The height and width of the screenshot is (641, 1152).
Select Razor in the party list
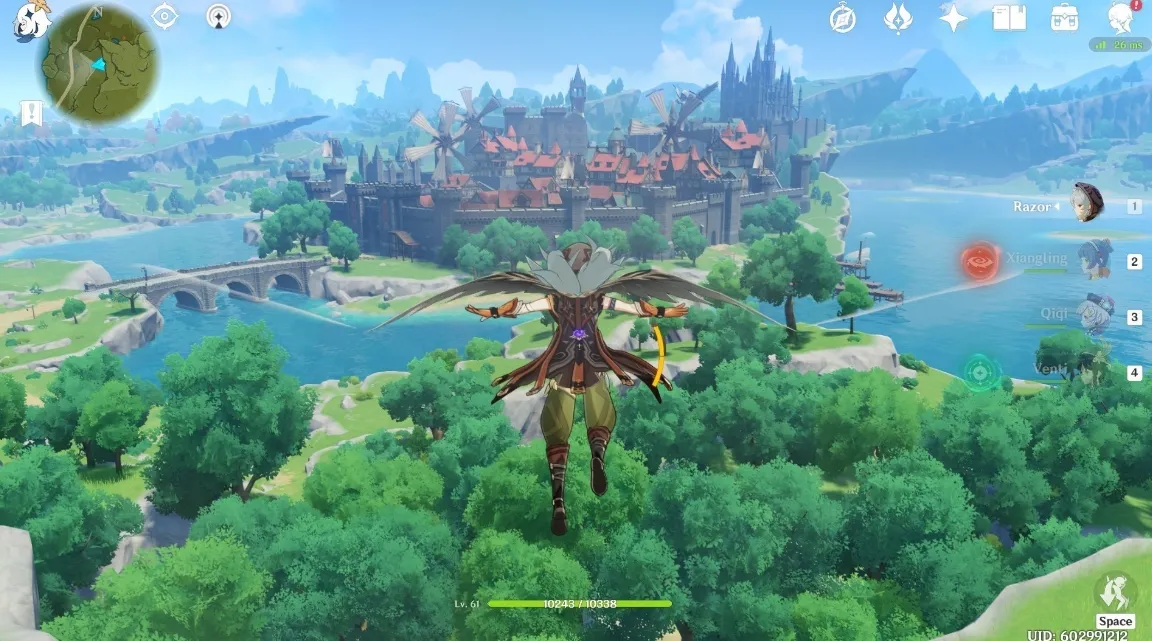pyautogui.click(x=1085, y=204)
